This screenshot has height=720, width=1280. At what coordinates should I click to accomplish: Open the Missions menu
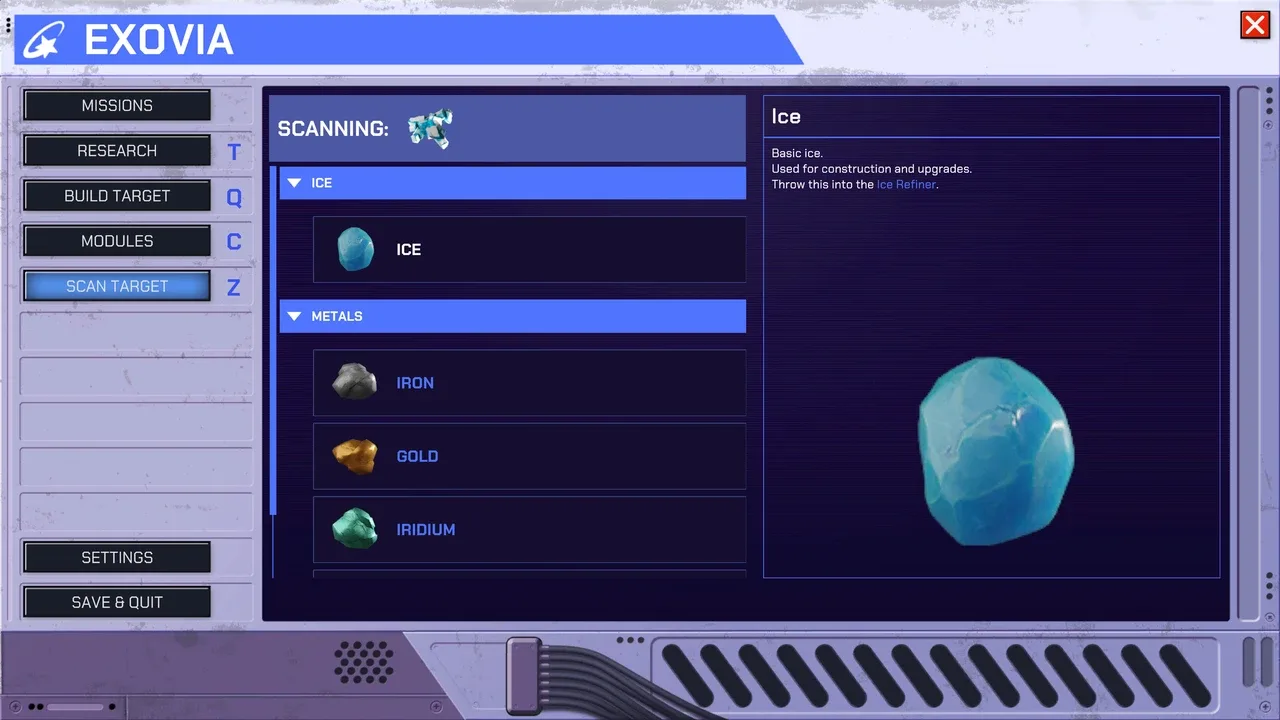tap(117, 105)
